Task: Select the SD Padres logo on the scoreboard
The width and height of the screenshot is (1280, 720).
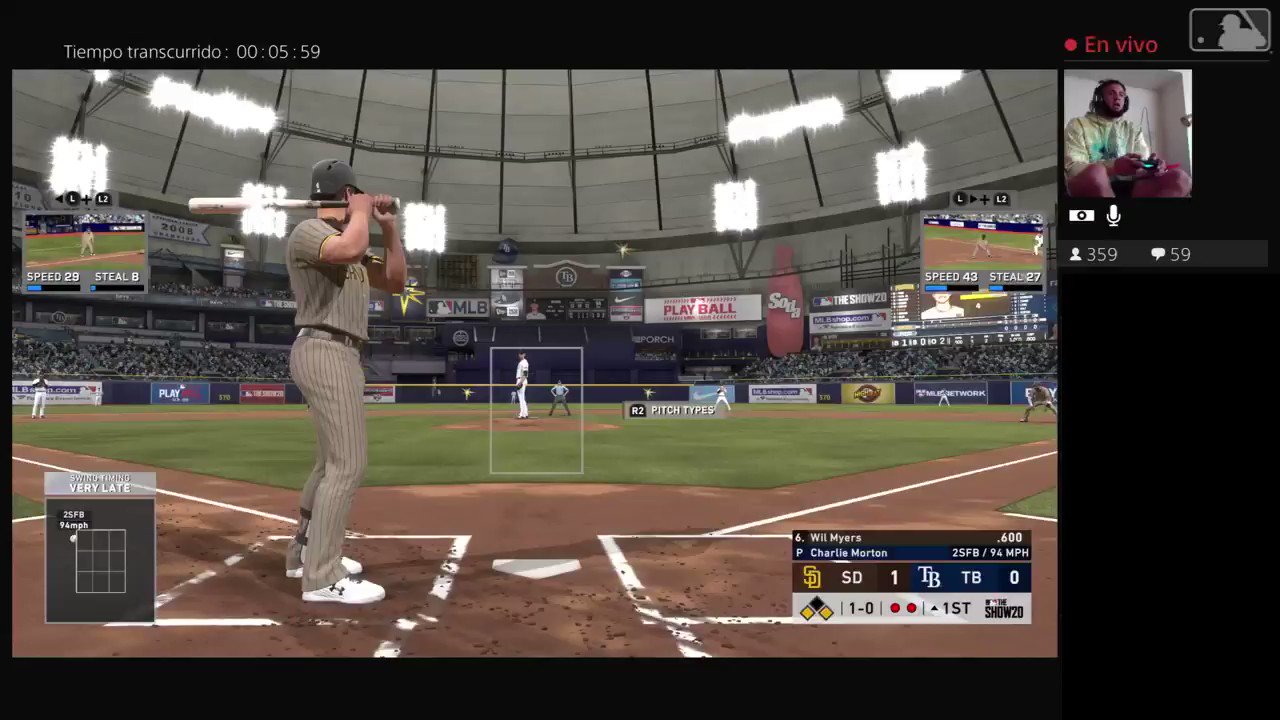Action: (811, 577)
